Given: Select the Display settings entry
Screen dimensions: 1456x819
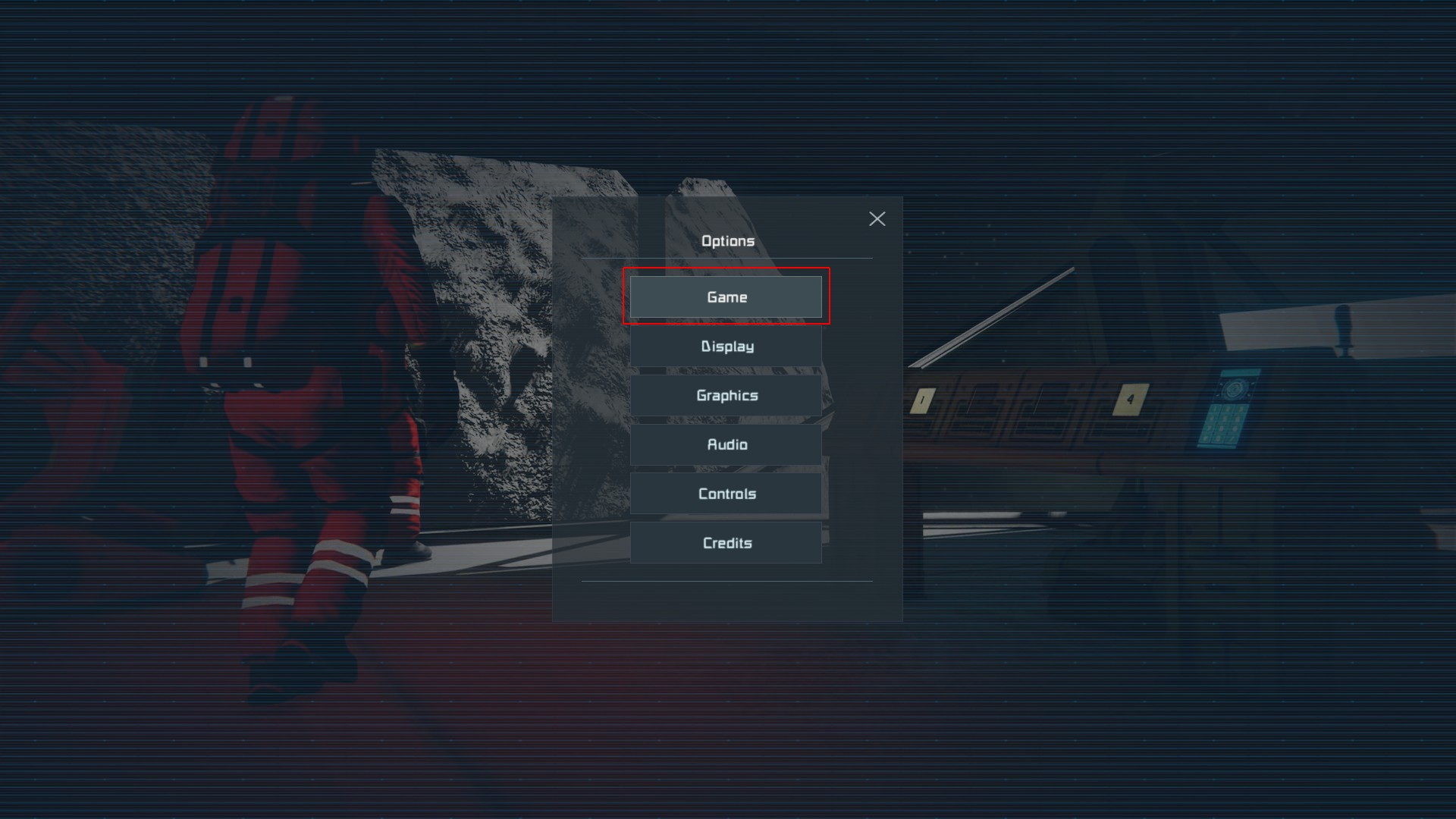Looking at the screenshot, I should click(726, 347).
